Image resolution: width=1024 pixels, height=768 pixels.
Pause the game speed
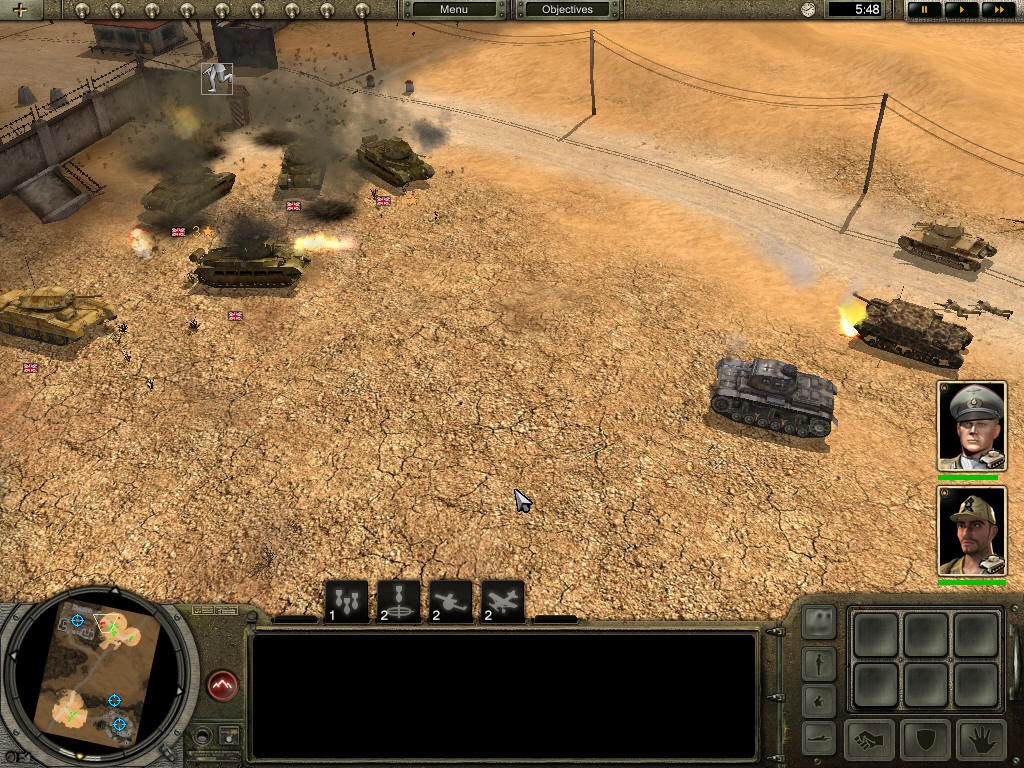925,10
